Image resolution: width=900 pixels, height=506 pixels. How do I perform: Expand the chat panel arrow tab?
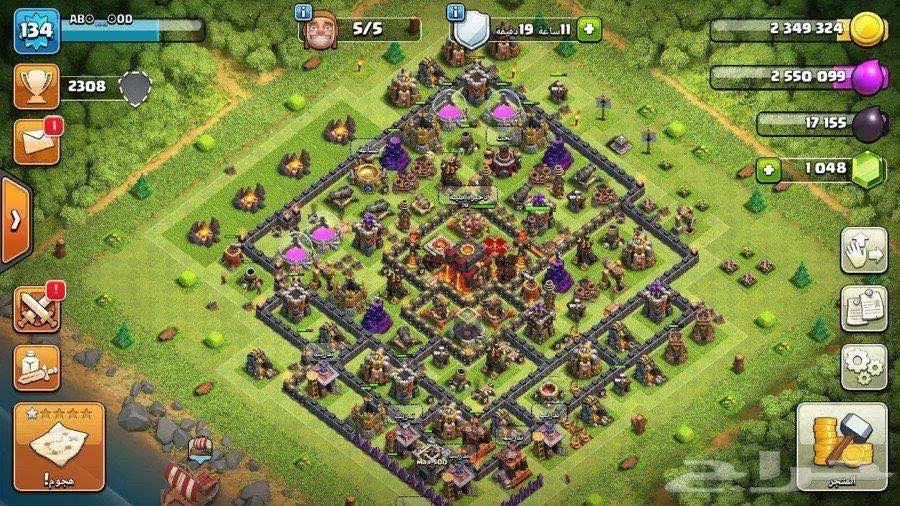(14, 220)
